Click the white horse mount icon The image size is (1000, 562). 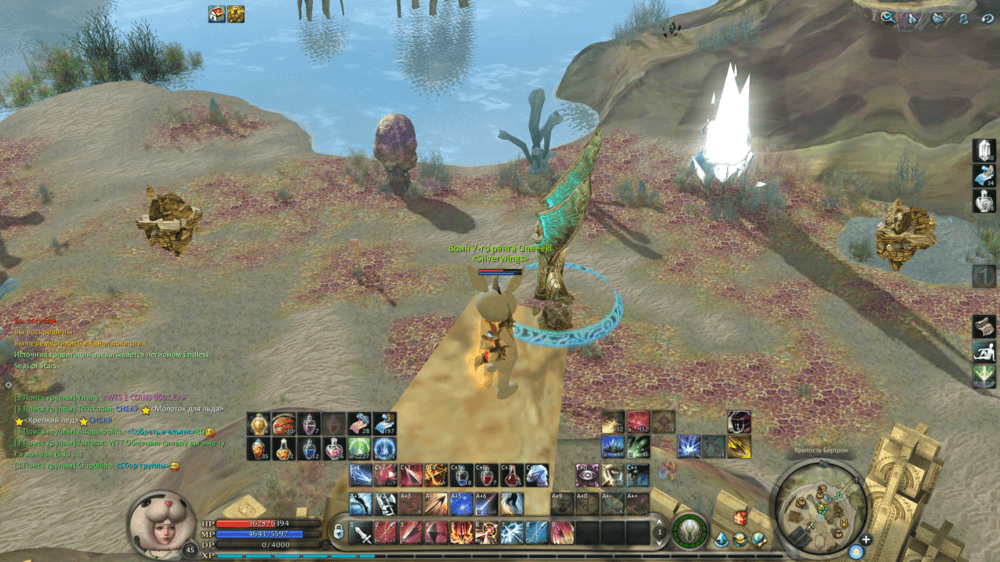(537, 475)
